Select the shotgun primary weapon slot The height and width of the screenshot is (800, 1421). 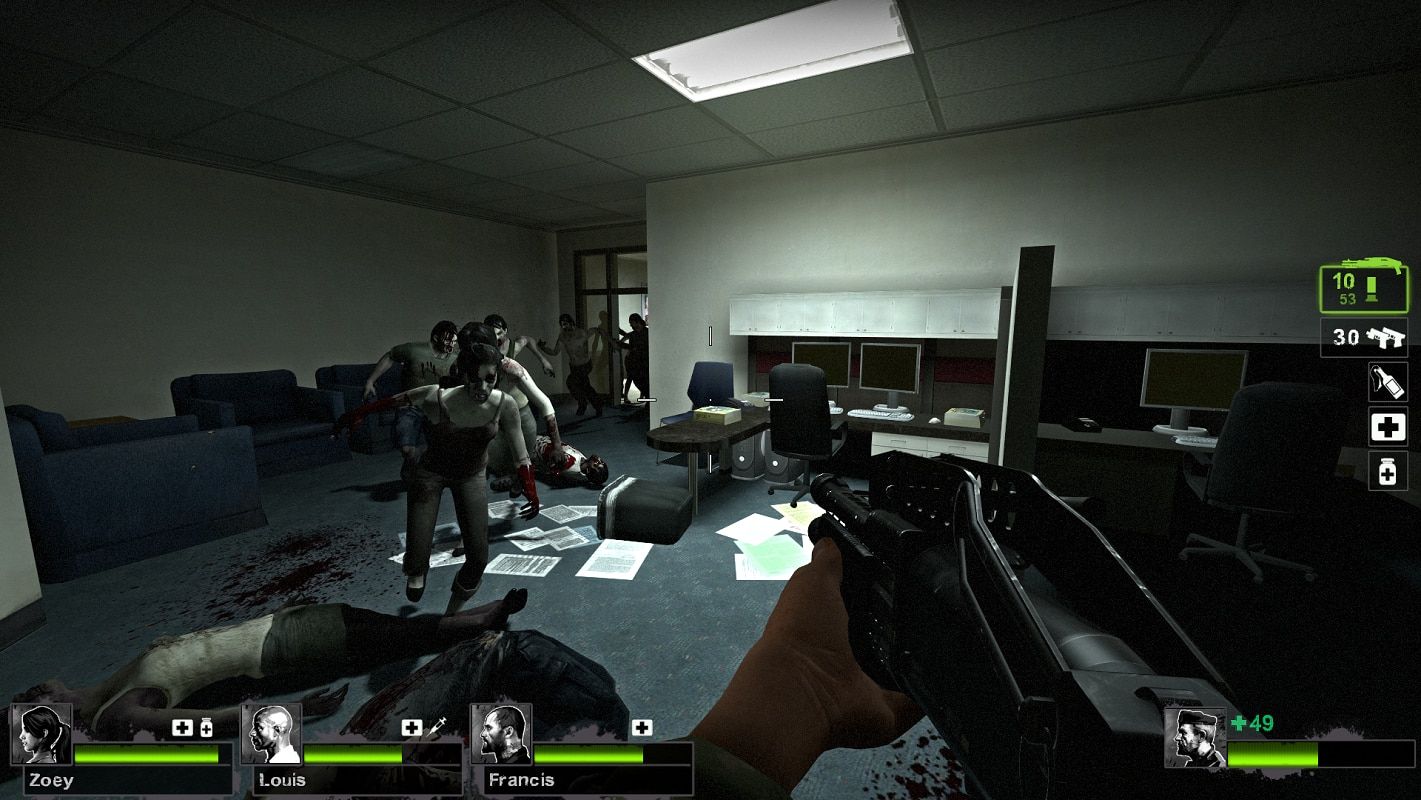coord(1364,289)
